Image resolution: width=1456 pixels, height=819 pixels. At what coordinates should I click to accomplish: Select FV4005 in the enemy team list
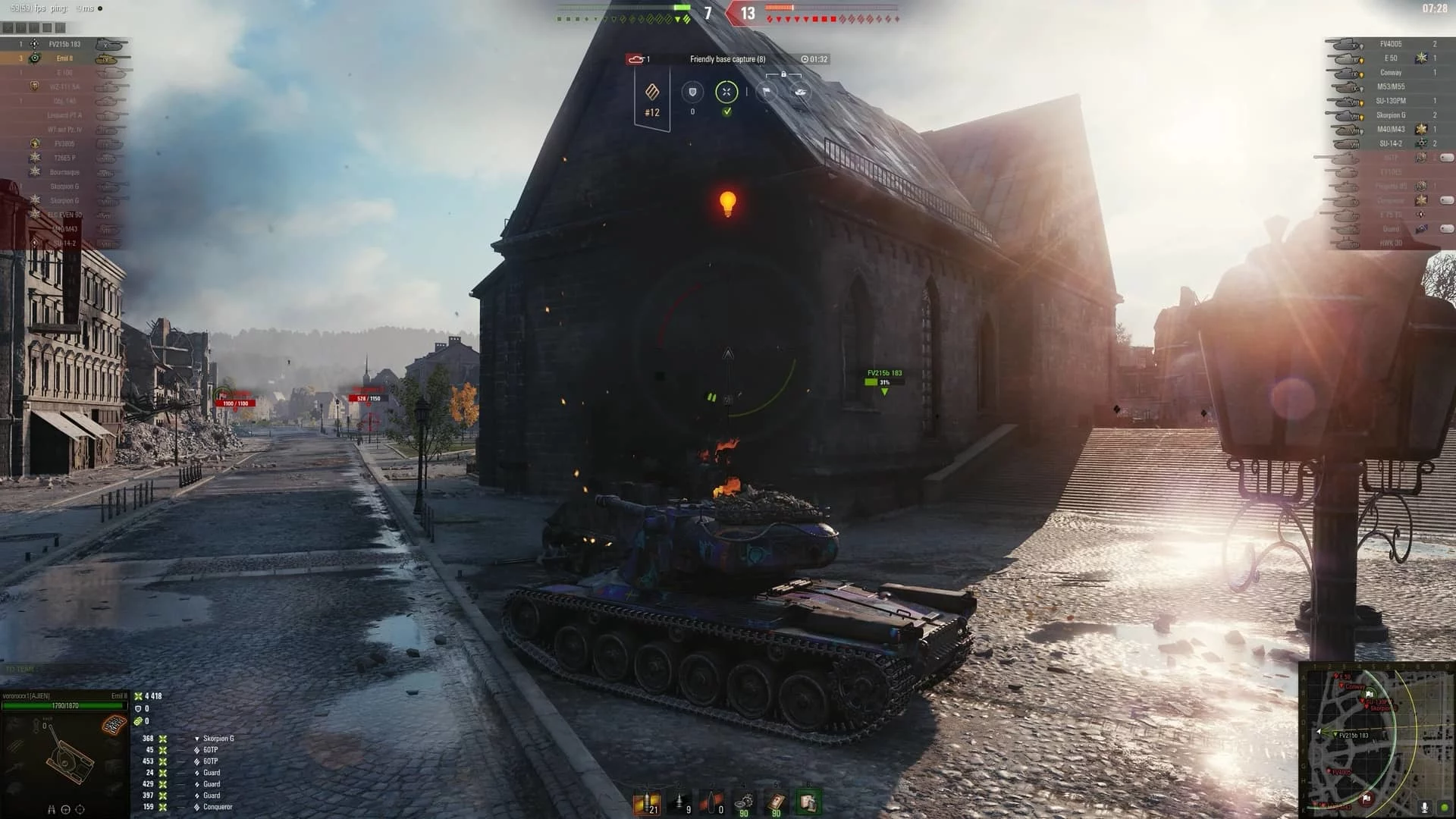(1390, 44)
